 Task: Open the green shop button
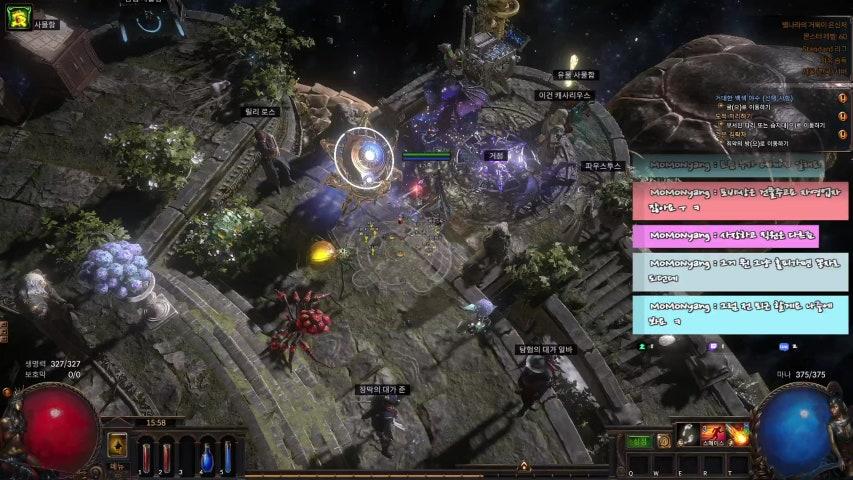[638, 440]
